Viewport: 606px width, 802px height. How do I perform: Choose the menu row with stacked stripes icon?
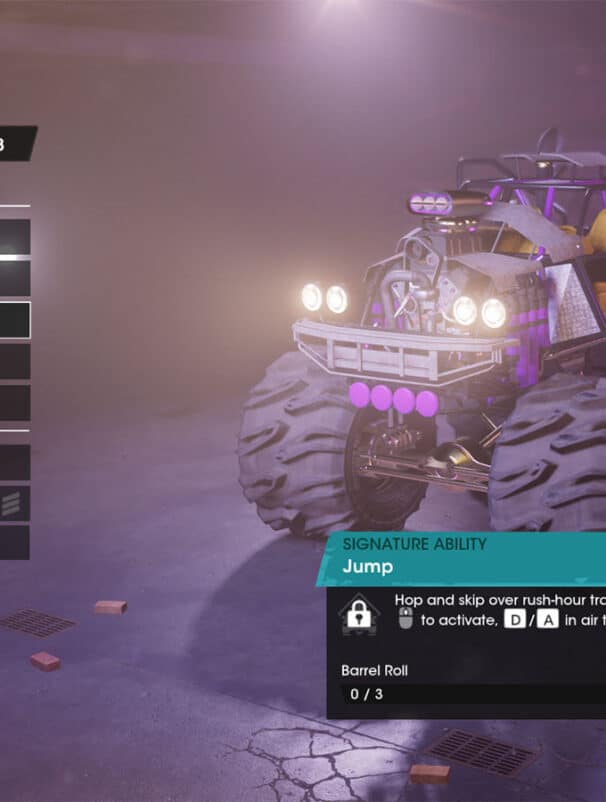14,503
